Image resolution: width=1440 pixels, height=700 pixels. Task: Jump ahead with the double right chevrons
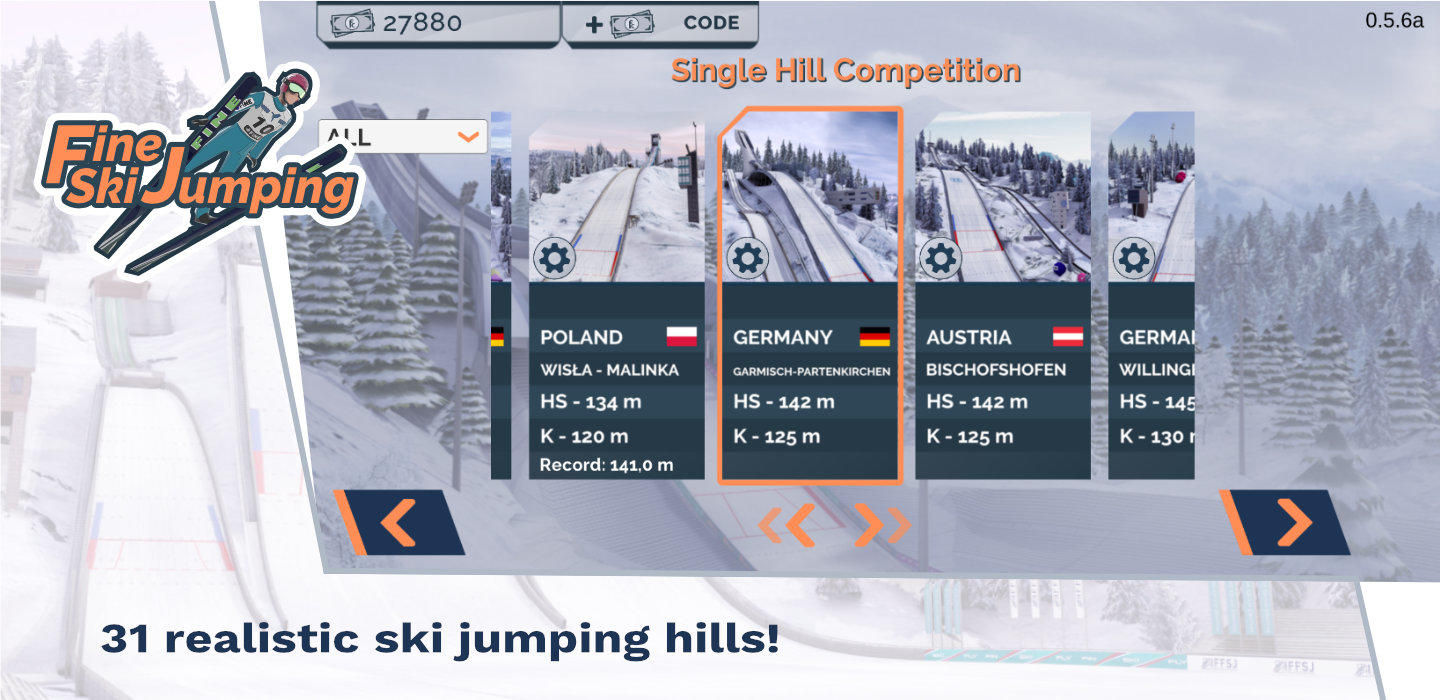pyautogui.click(x=882, y=525)
